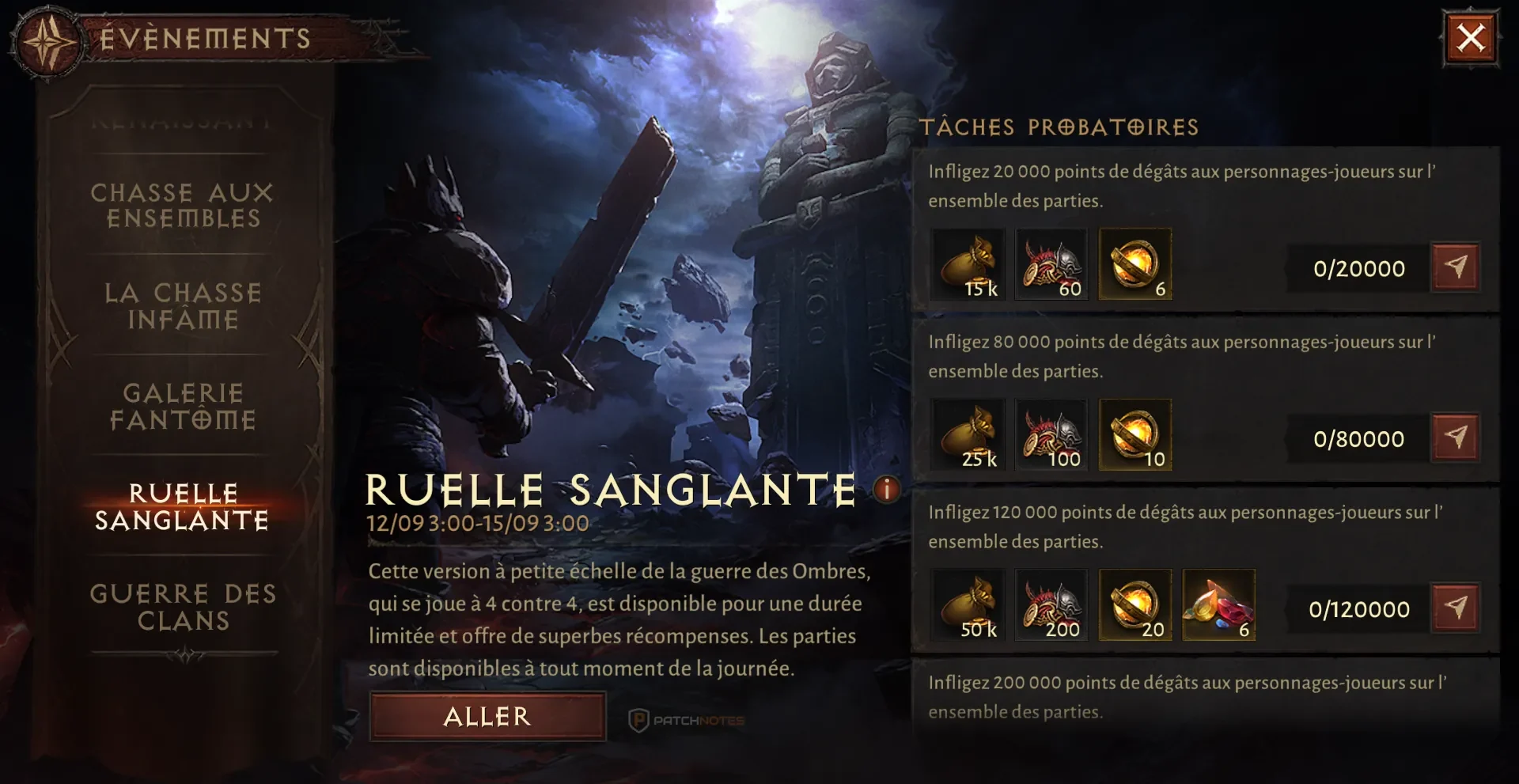Click the 6 gems reward in third task
1519x784 pixels.
pos(1218,605)
